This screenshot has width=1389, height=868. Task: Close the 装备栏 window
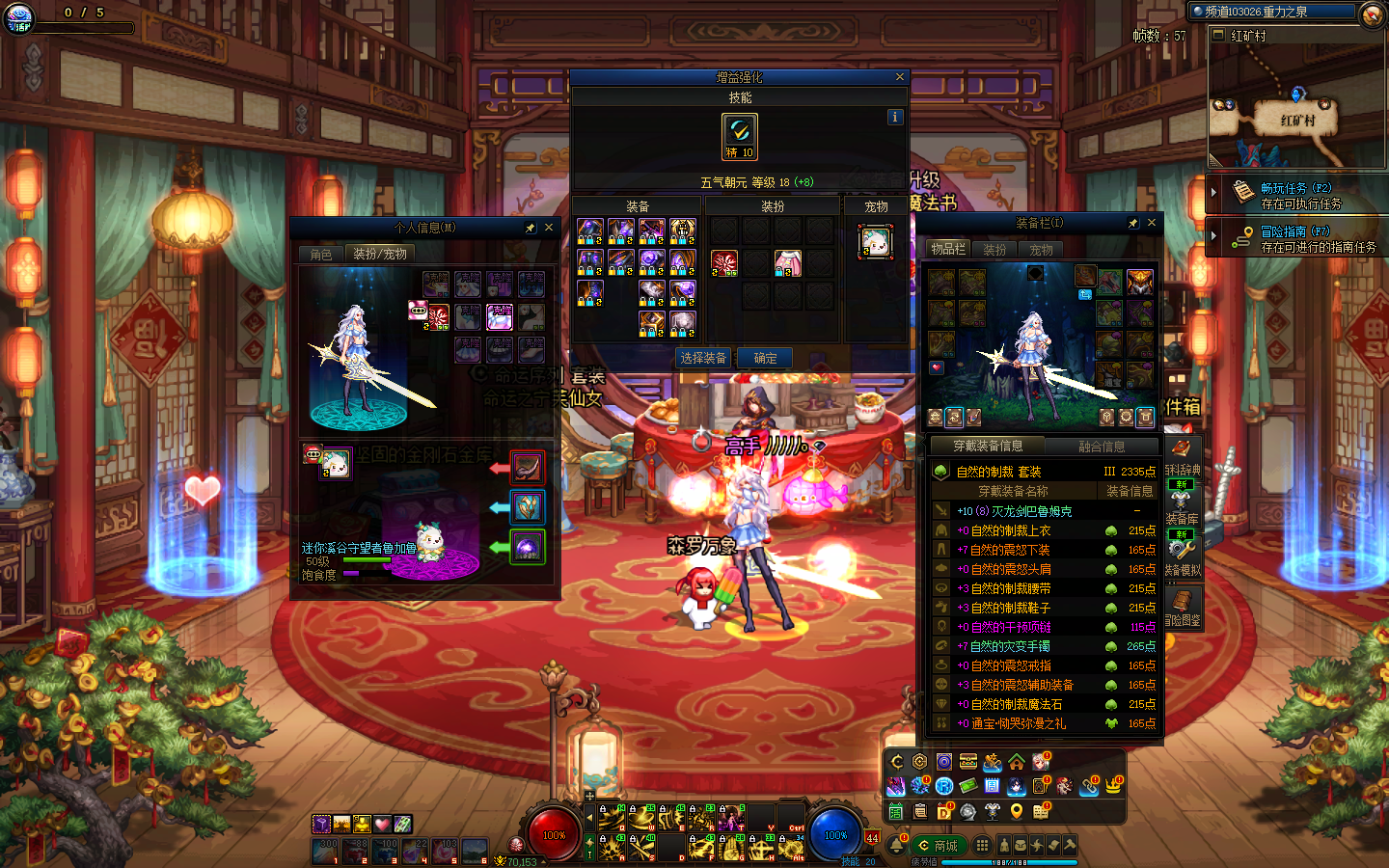pos(1151,223)
